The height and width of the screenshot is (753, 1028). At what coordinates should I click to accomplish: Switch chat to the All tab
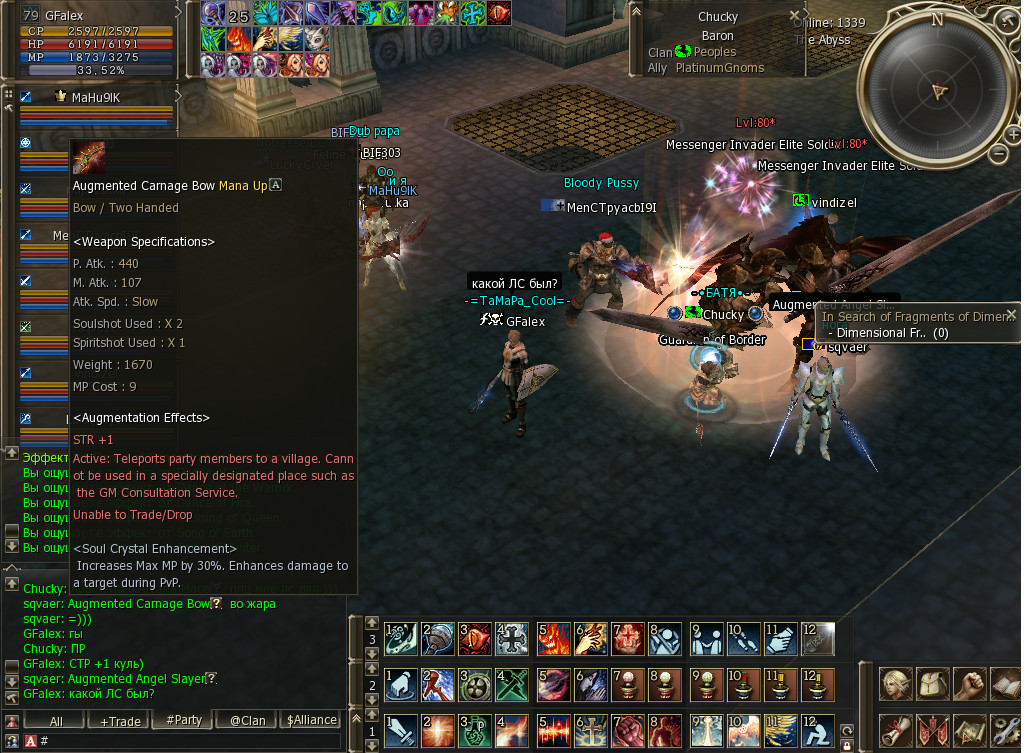(x=56, y=720)
